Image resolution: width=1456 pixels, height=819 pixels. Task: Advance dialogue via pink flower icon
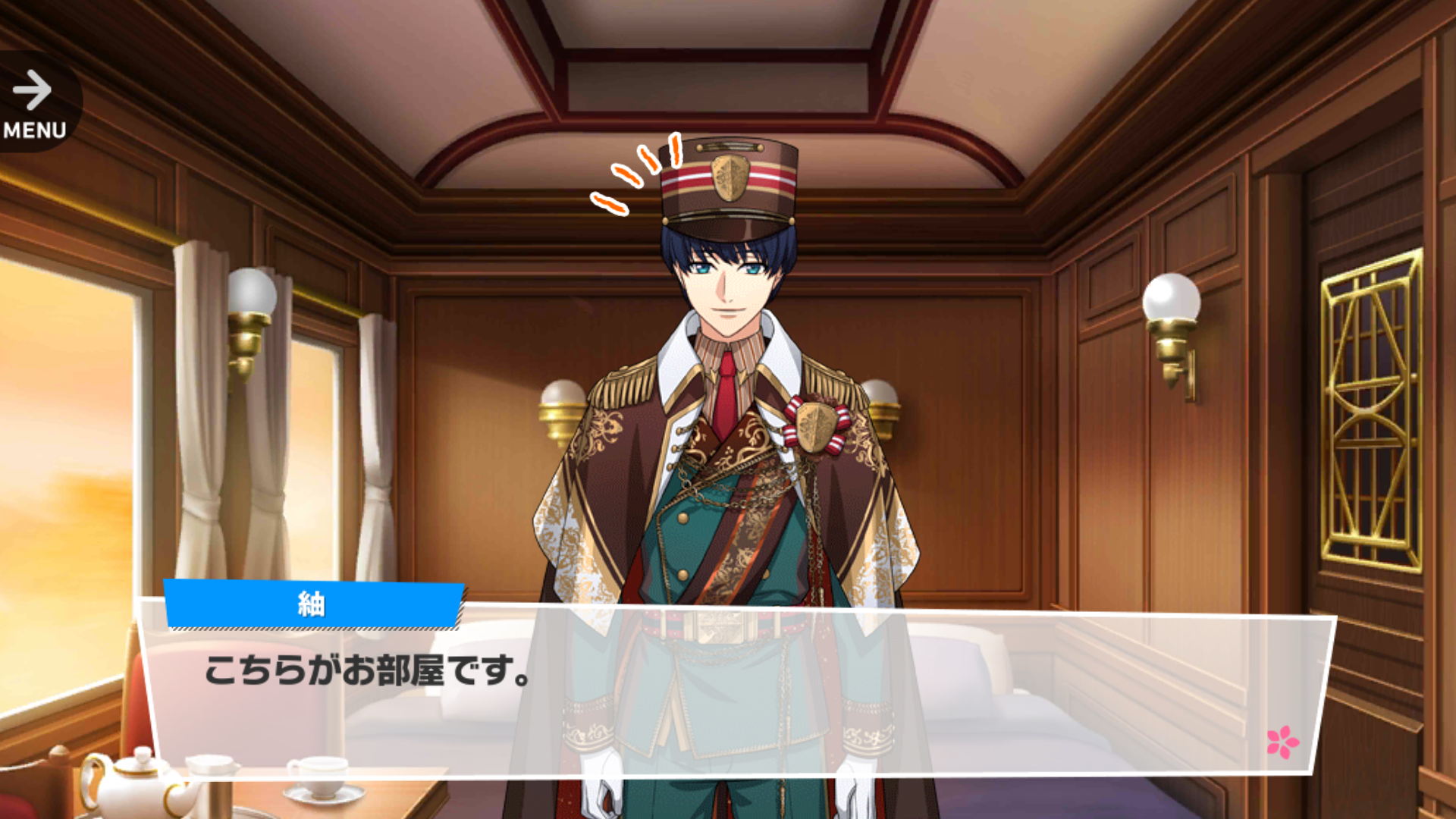pyautogui.click(x=1282, y=742)
